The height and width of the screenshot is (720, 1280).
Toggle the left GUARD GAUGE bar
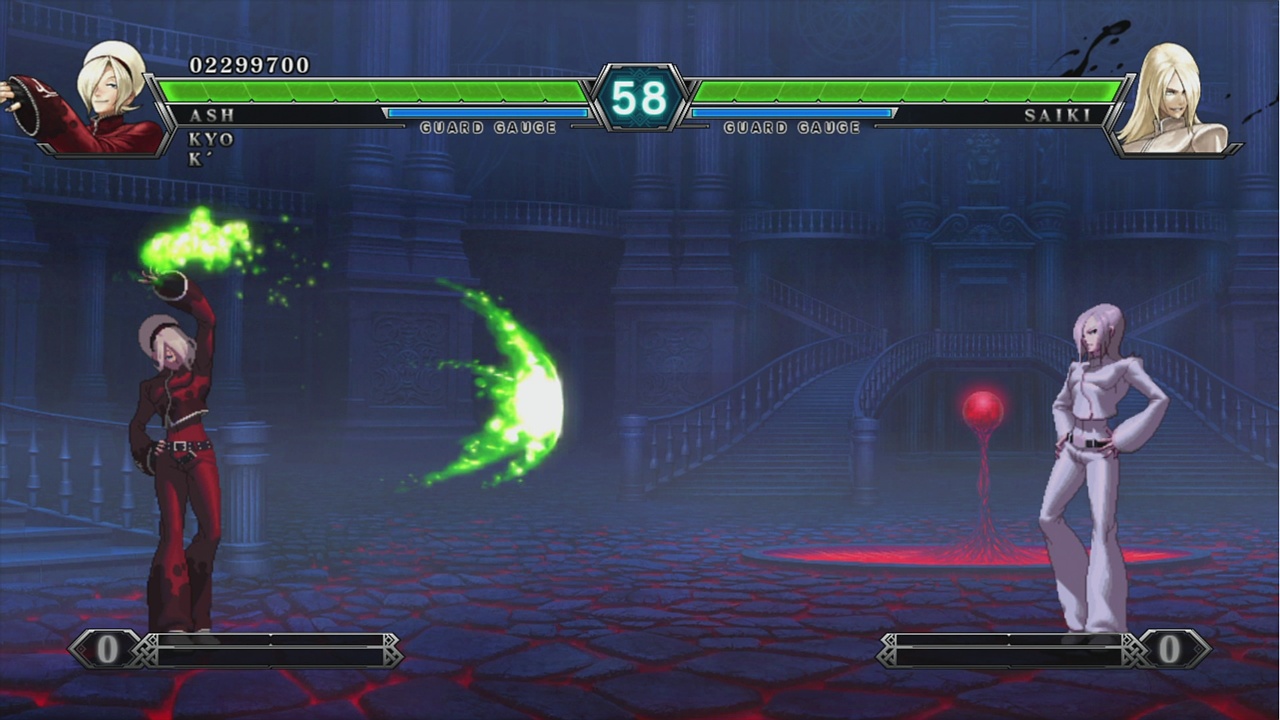click(x=490, y=113)
